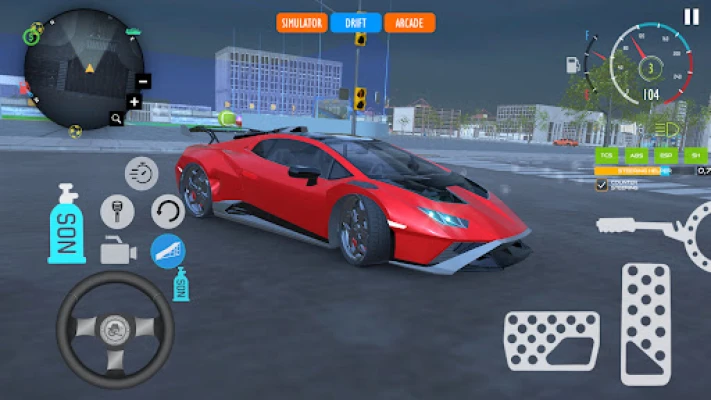The height and width of the screenshot is (400, 711).
Task: Toggle the car key ignition button
Action: 117,211
